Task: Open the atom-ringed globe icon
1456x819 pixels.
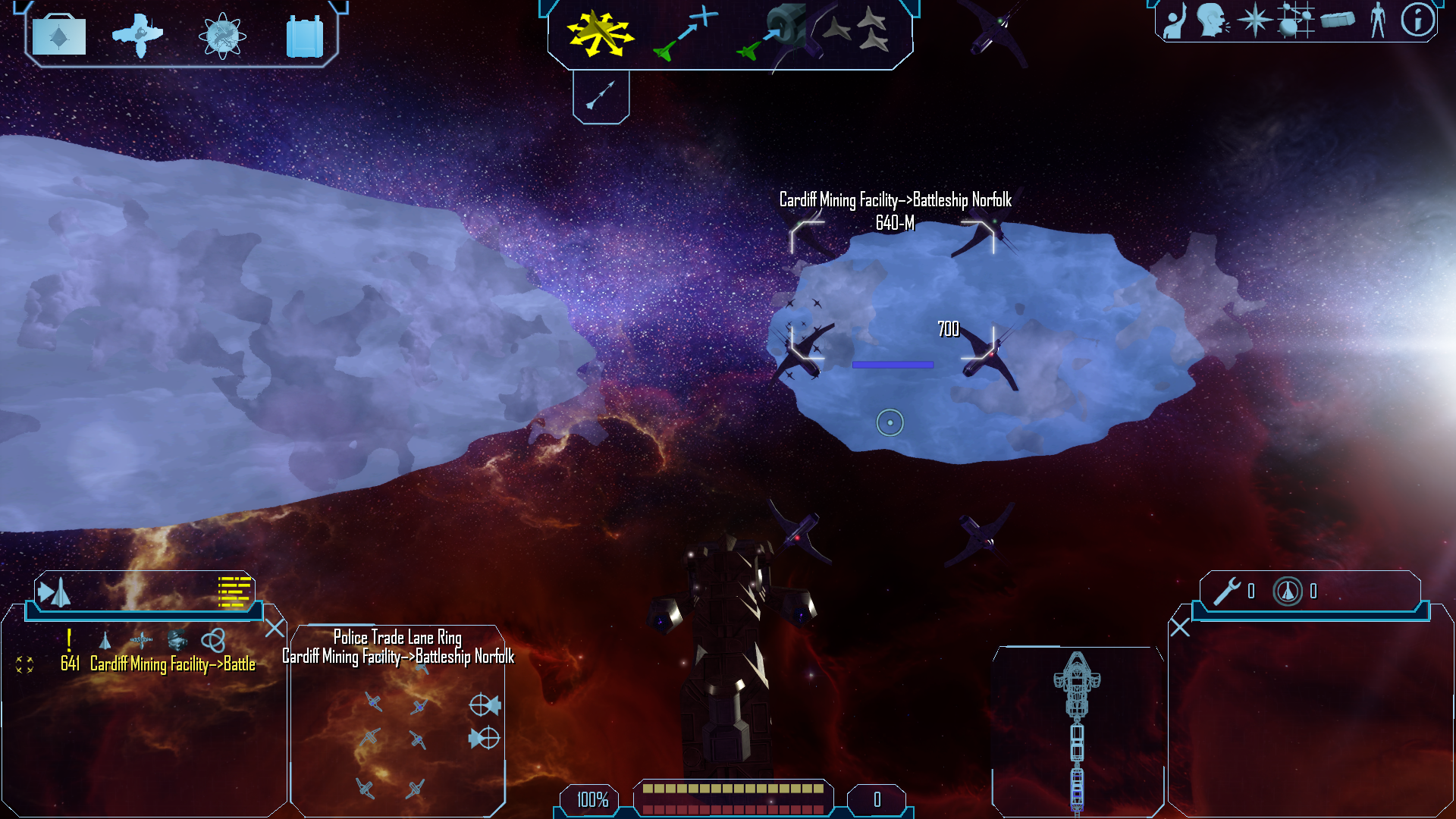Action: coord(222,36)
